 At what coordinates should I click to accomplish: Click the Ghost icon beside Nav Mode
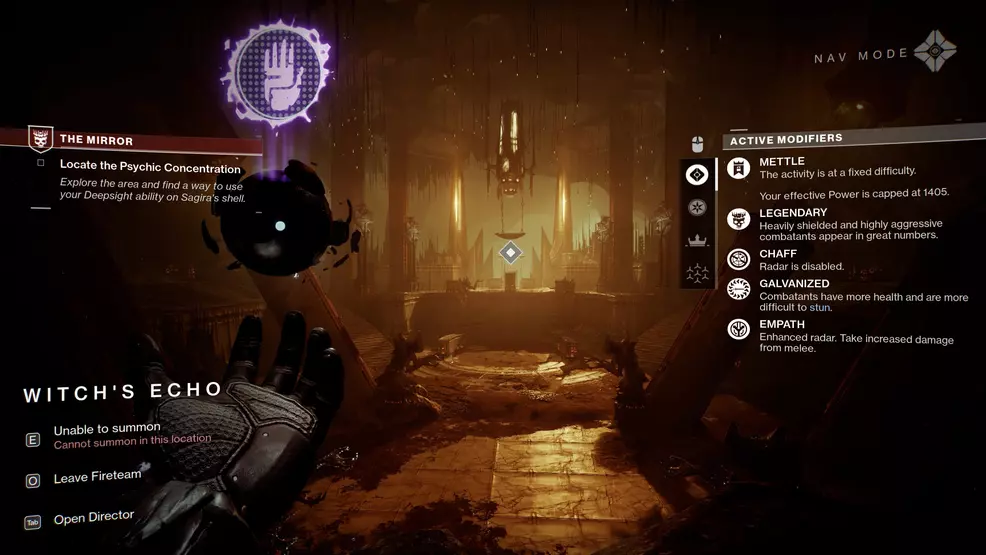(934, 52)
